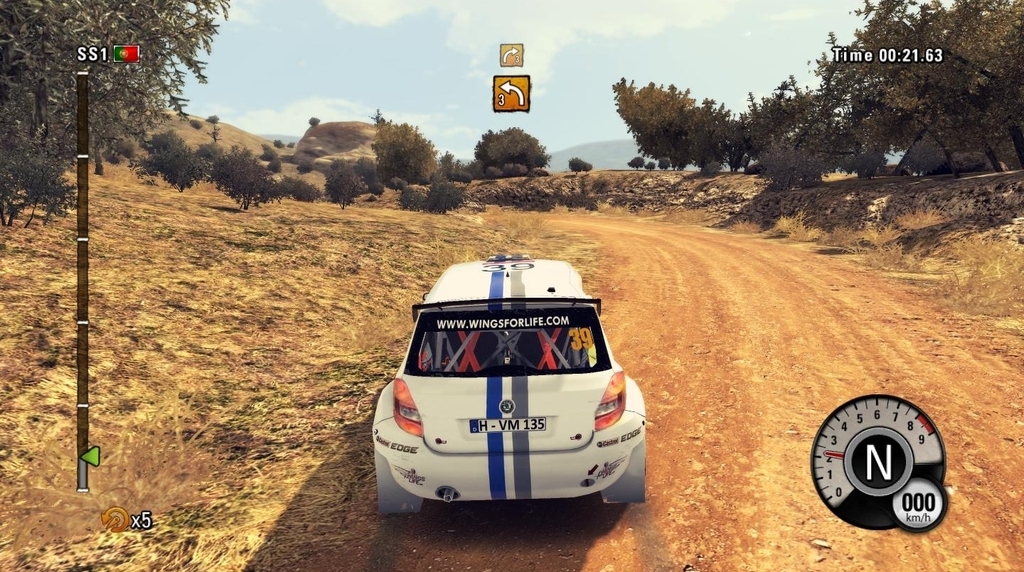
Task: Click the green stage progress arrow marker
Action: pos(90,456)
